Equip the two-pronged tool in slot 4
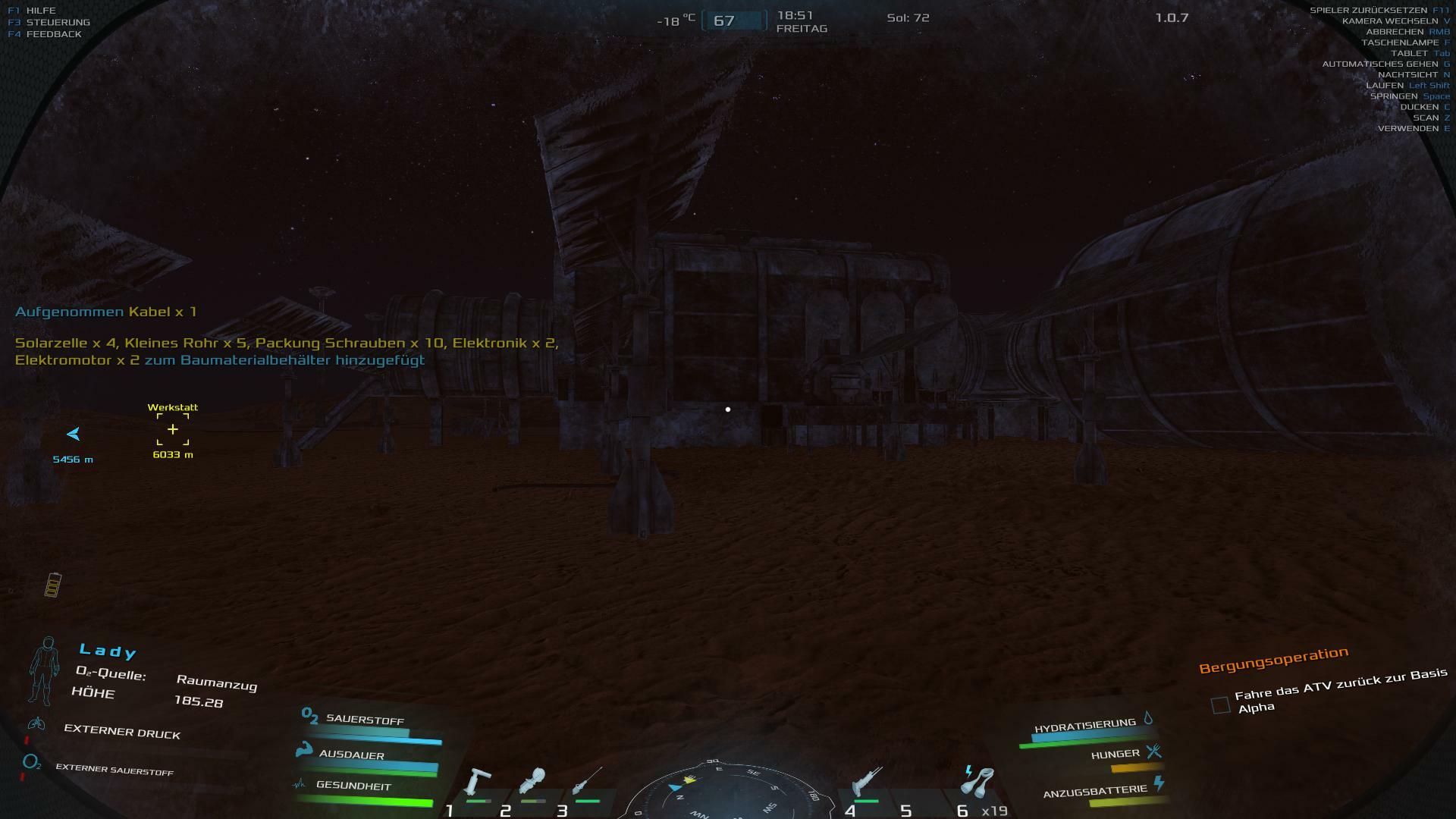1456x819 pixels. coord(867,783)
